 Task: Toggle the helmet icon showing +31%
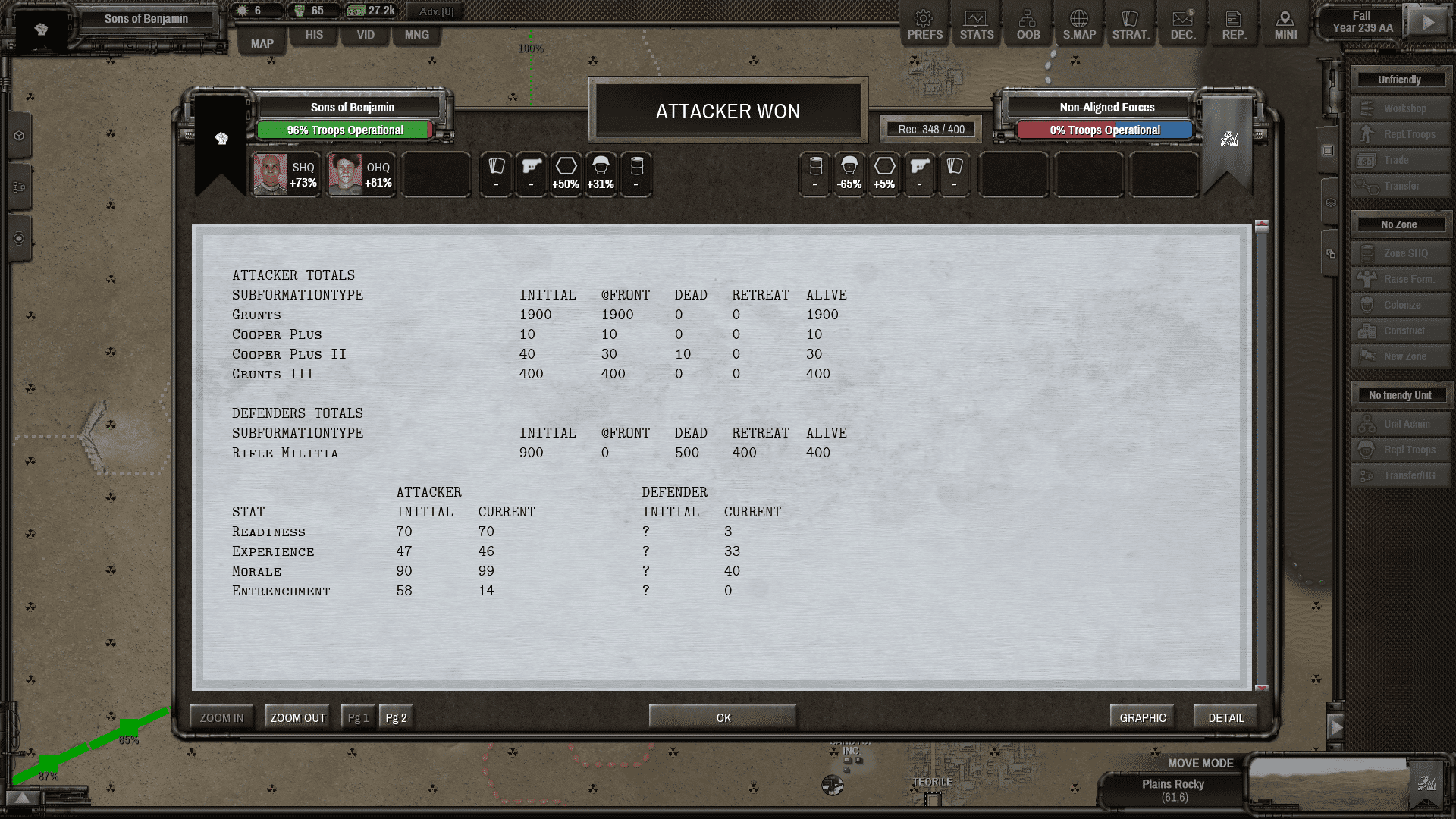[x=601, y=174]
